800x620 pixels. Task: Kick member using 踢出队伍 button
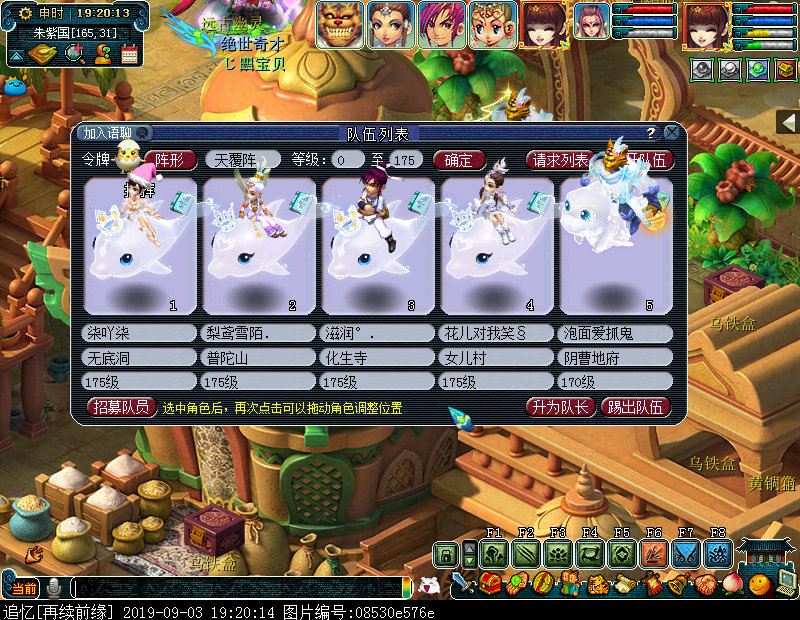coord(635,407)
